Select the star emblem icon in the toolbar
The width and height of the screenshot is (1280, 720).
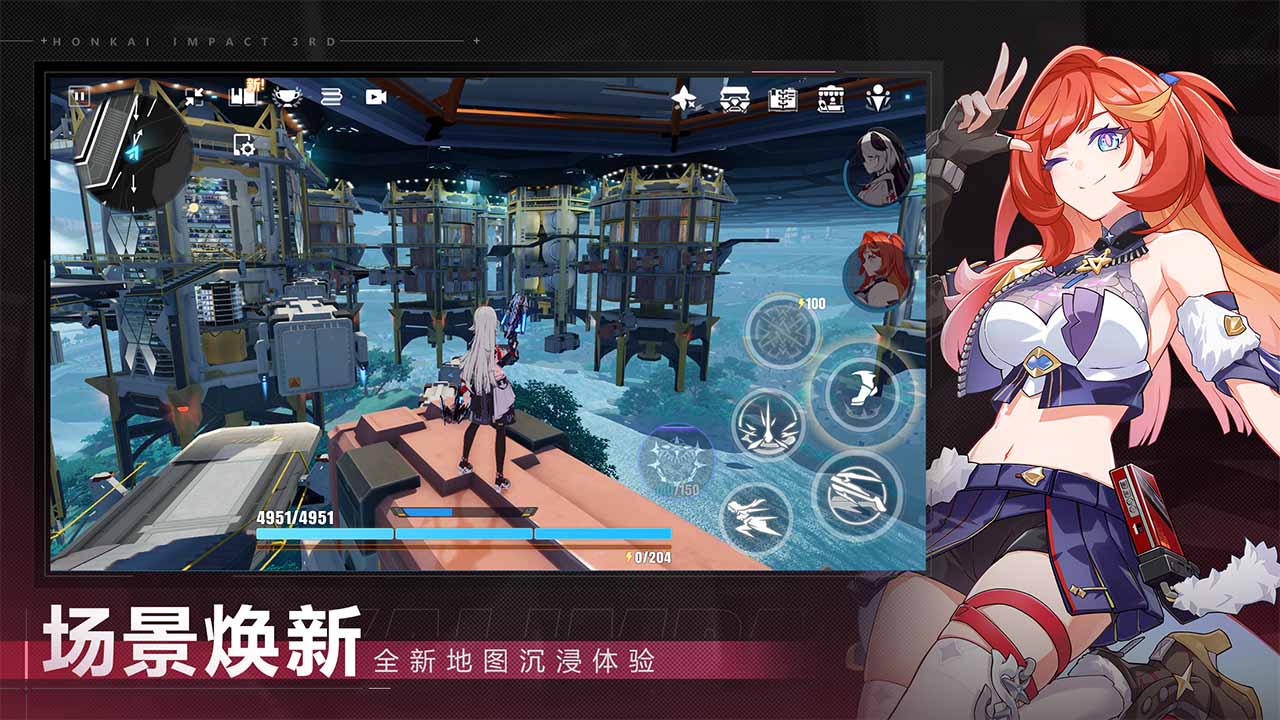pyautogui.click(x=684, y=97)
